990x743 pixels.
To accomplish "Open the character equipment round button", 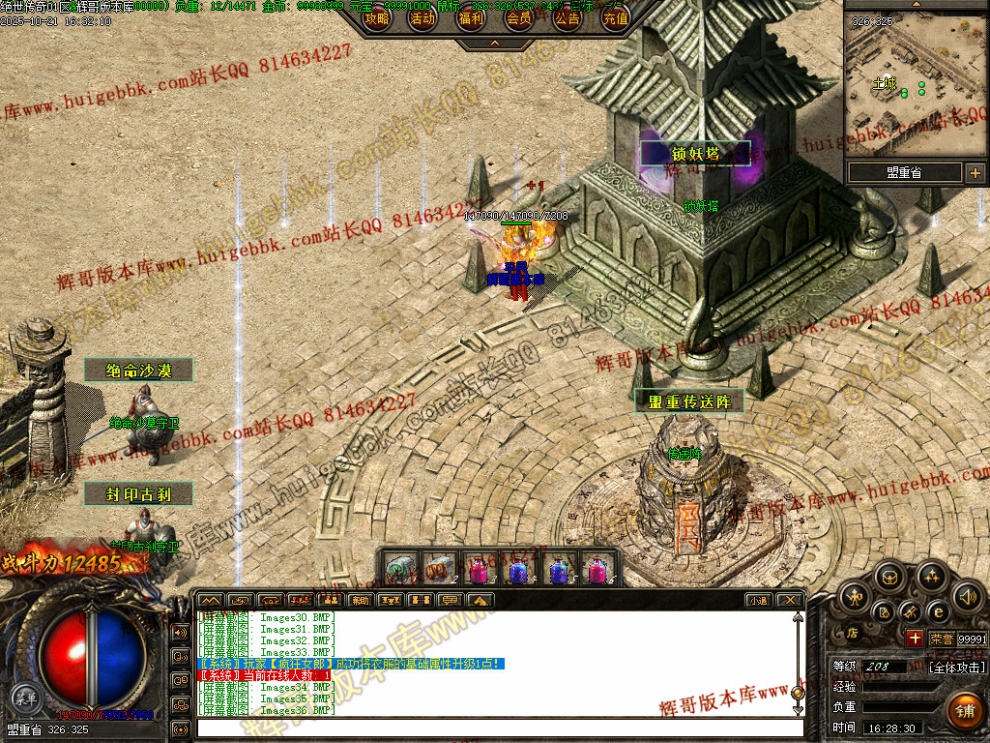I will 852,597.
